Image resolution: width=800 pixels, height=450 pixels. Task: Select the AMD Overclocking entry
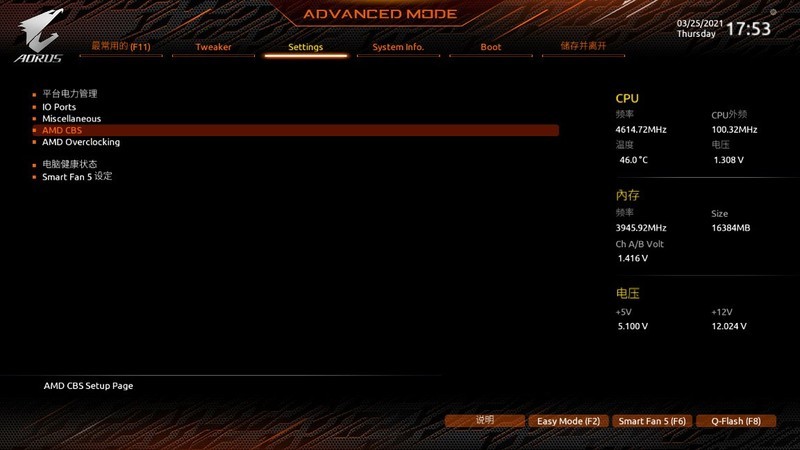(81, 142)
